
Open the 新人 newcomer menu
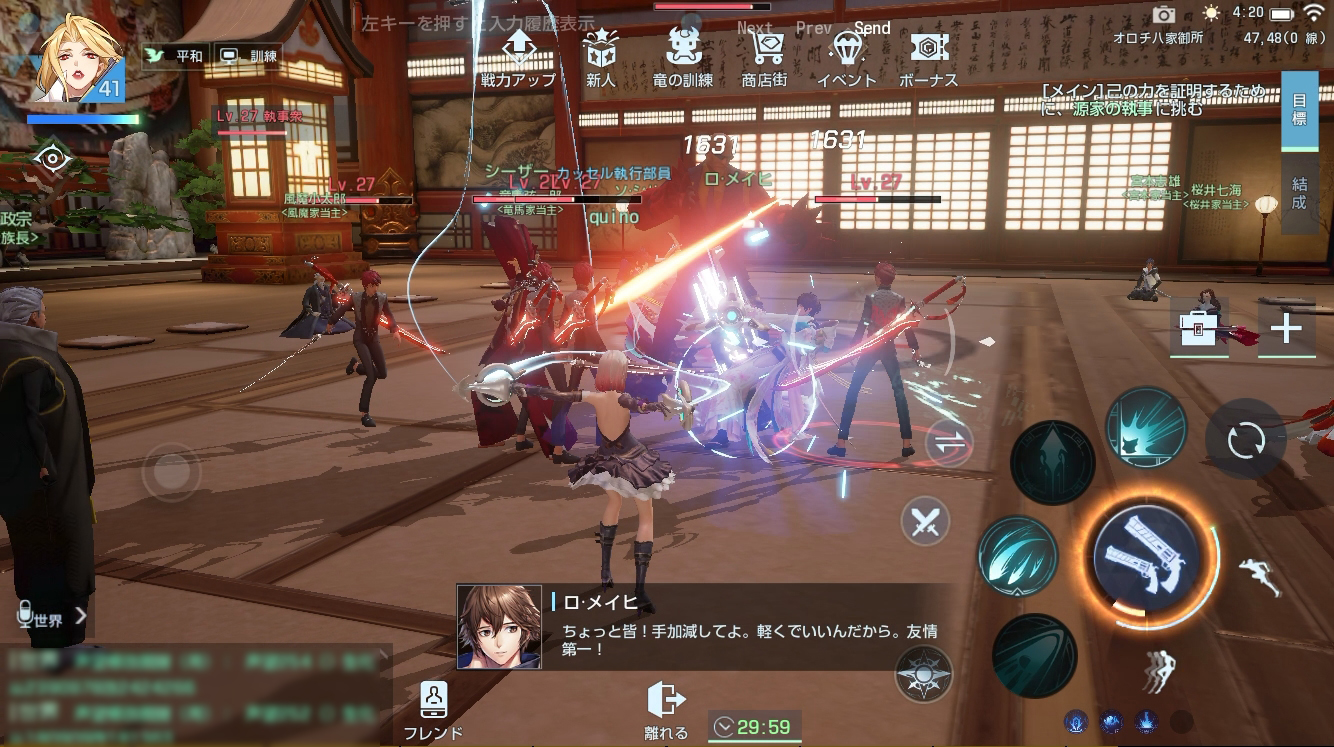(x=600, y=58)
